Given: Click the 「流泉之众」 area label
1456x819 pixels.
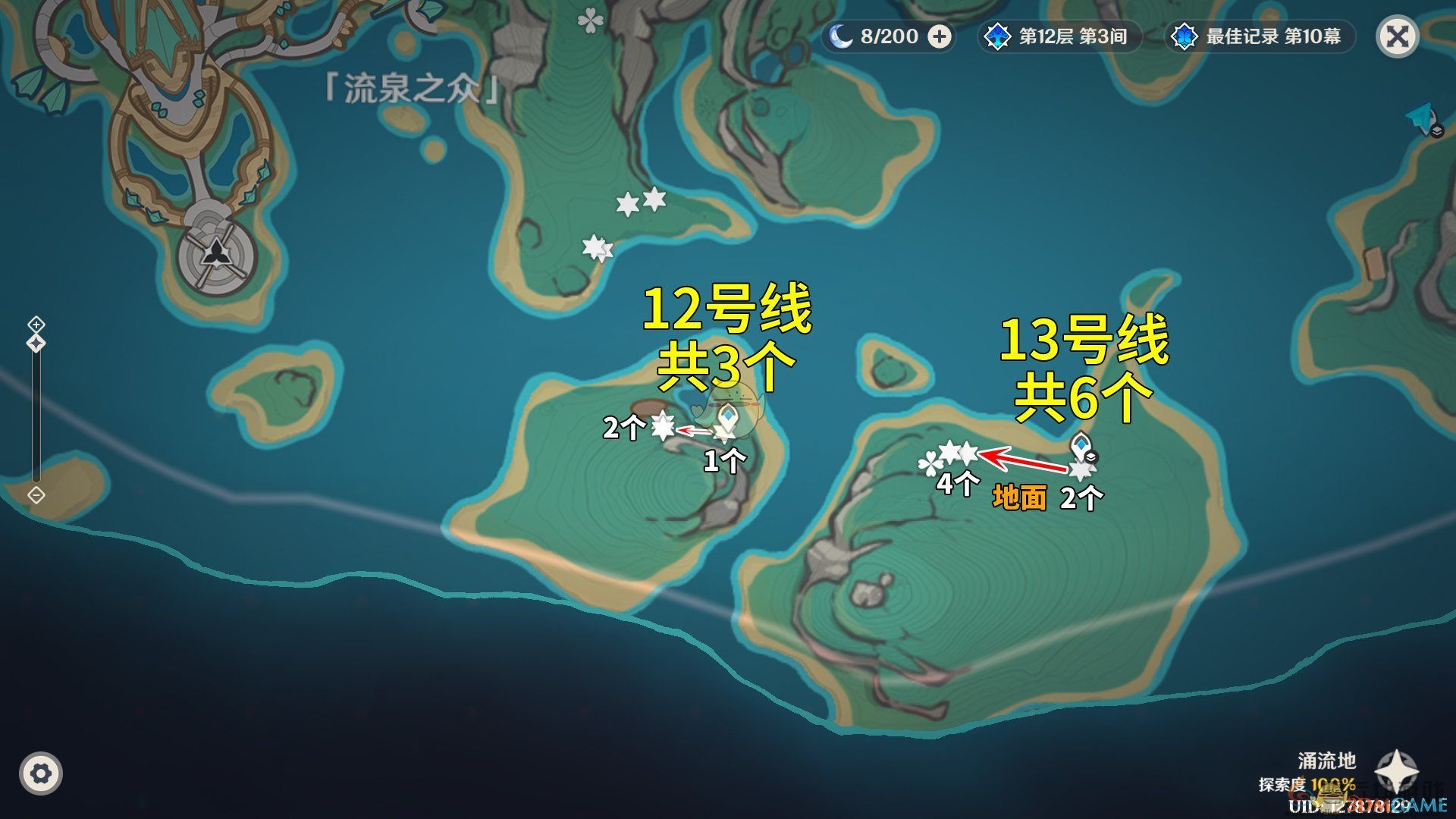Looking at the screenshot, I should point(408,86).
